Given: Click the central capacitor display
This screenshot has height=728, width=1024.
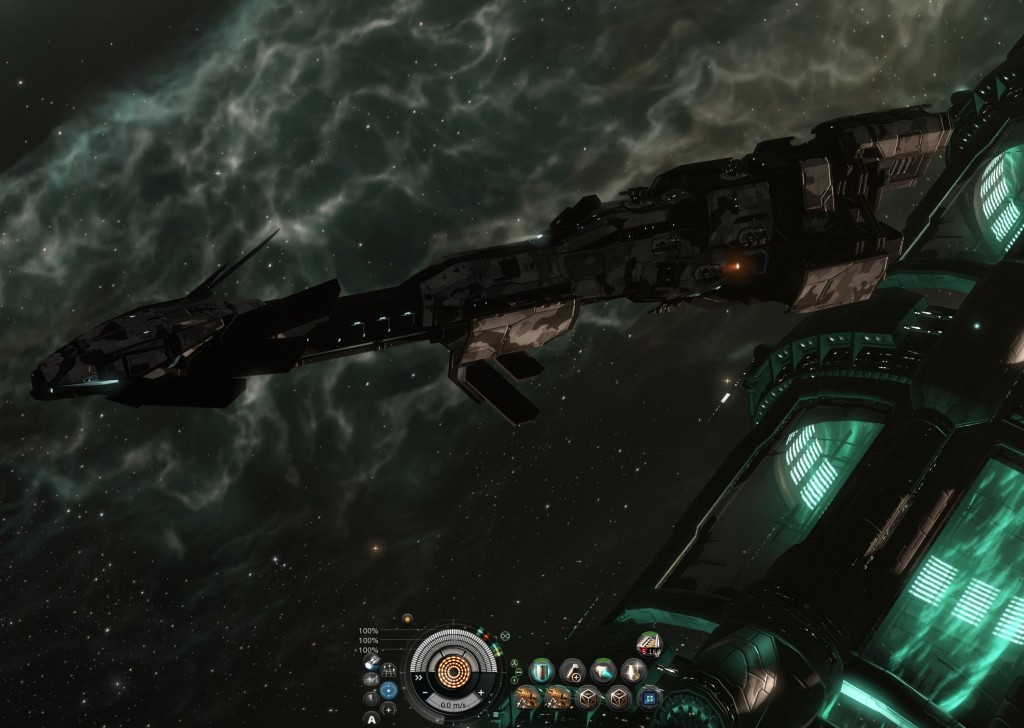Looking at the screenshot, I should coord(453,672).
